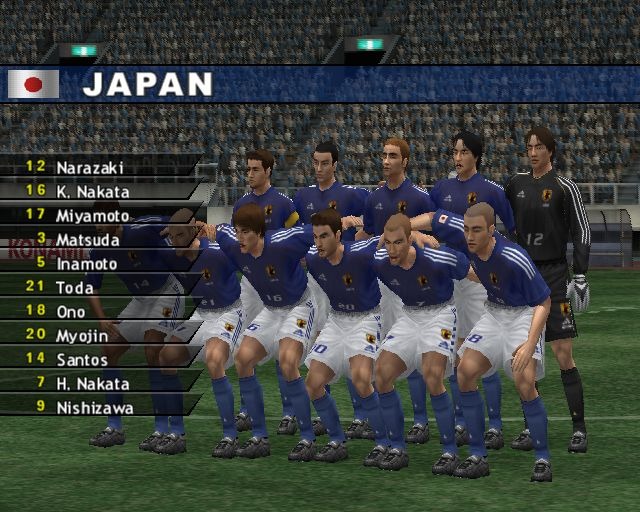Choose Toda number 21 in lineup

76,287
